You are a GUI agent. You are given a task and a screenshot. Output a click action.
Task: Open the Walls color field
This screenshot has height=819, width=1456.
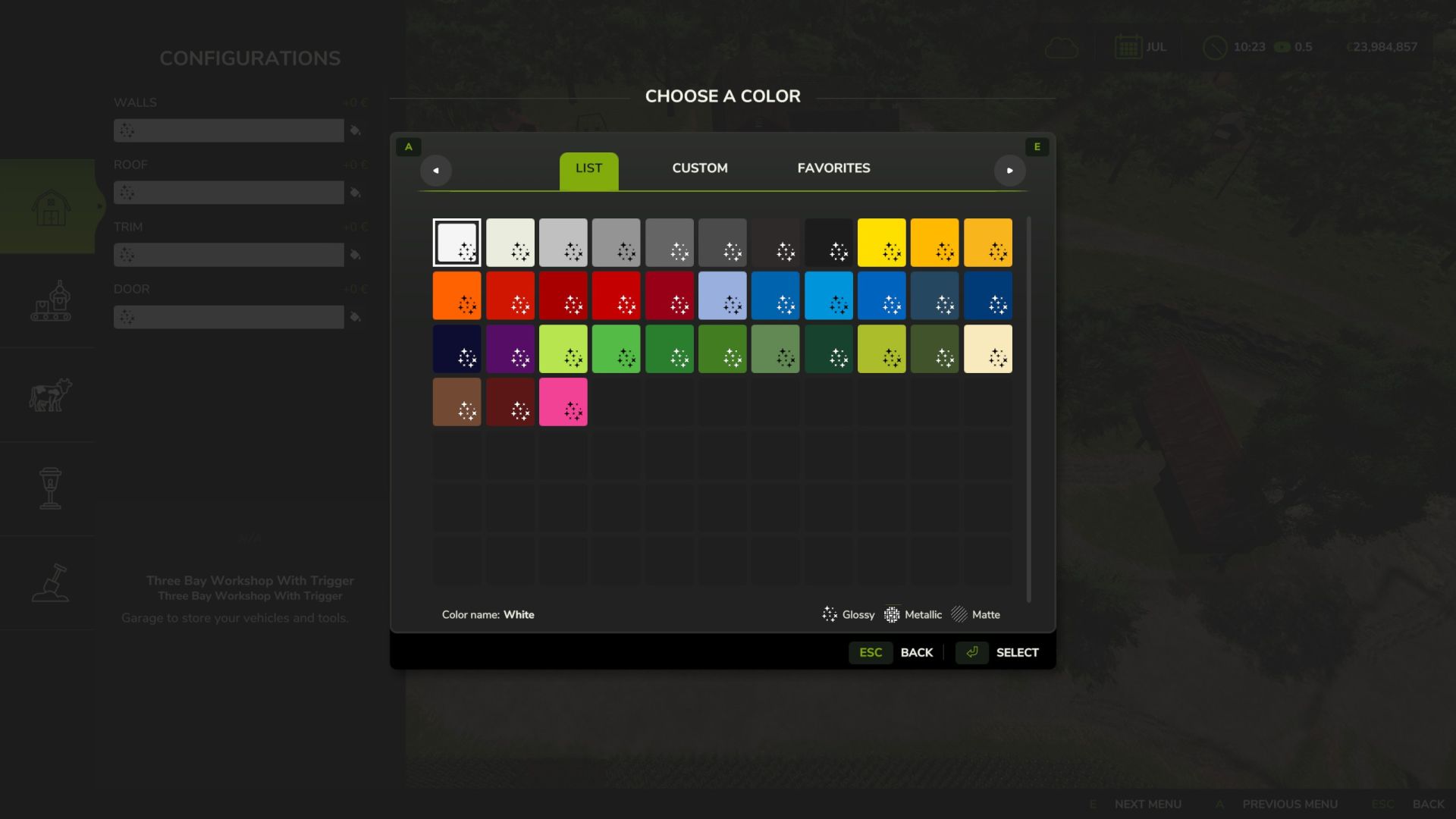click(228, 130)
